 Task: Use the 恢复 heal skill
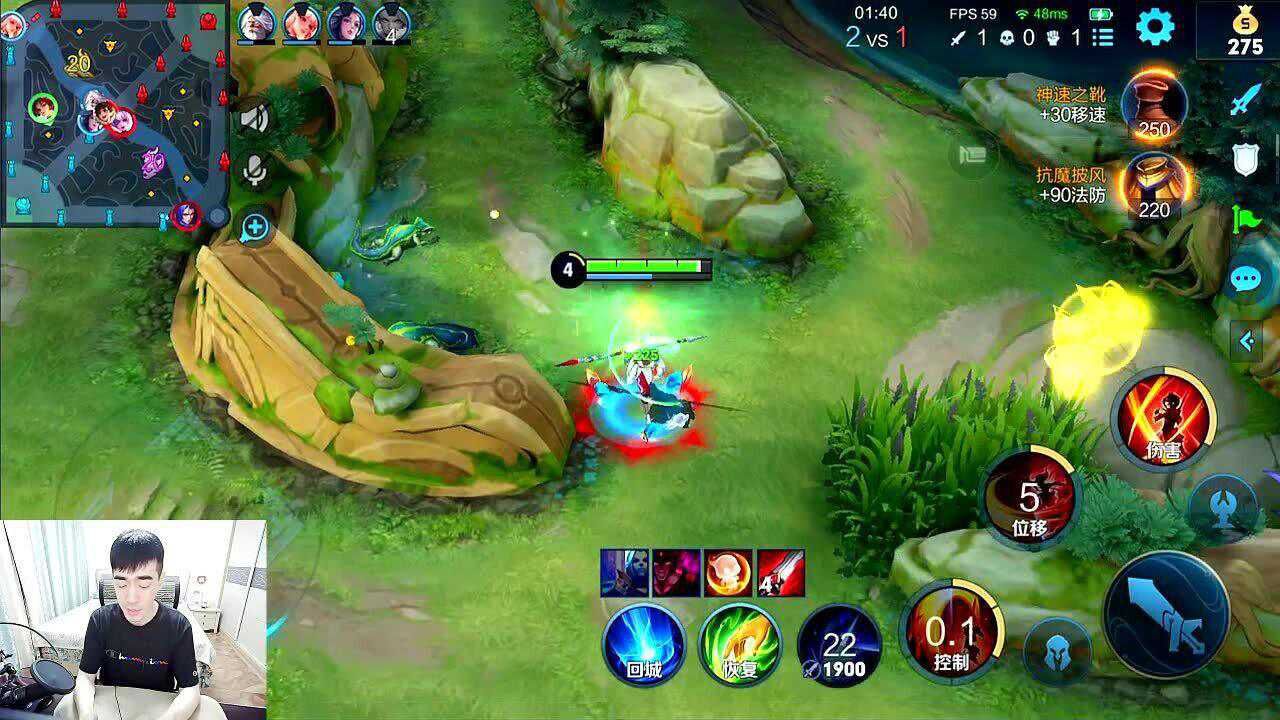pos(740,644)
